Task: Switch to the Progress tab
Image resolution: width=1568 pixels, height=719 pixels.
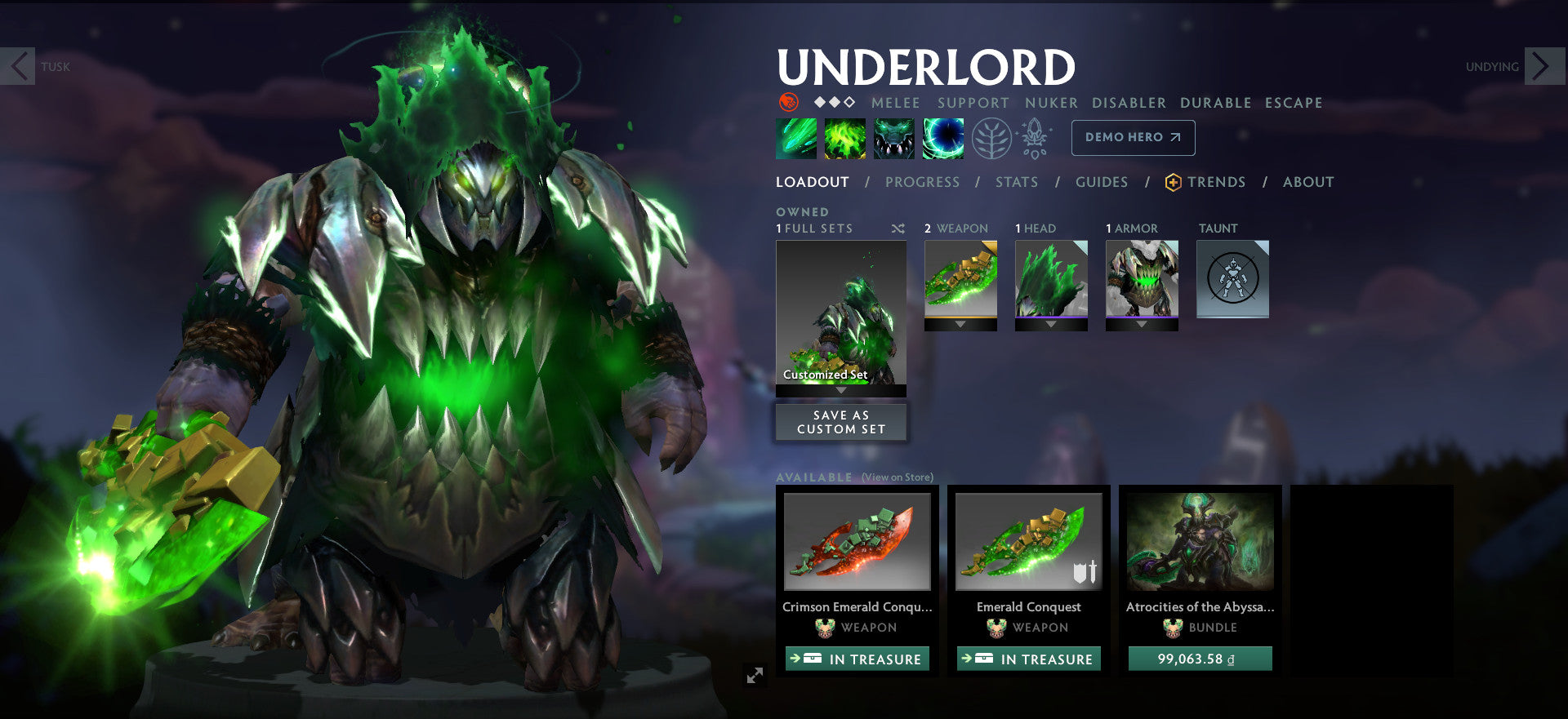Action: pos(923,182)
